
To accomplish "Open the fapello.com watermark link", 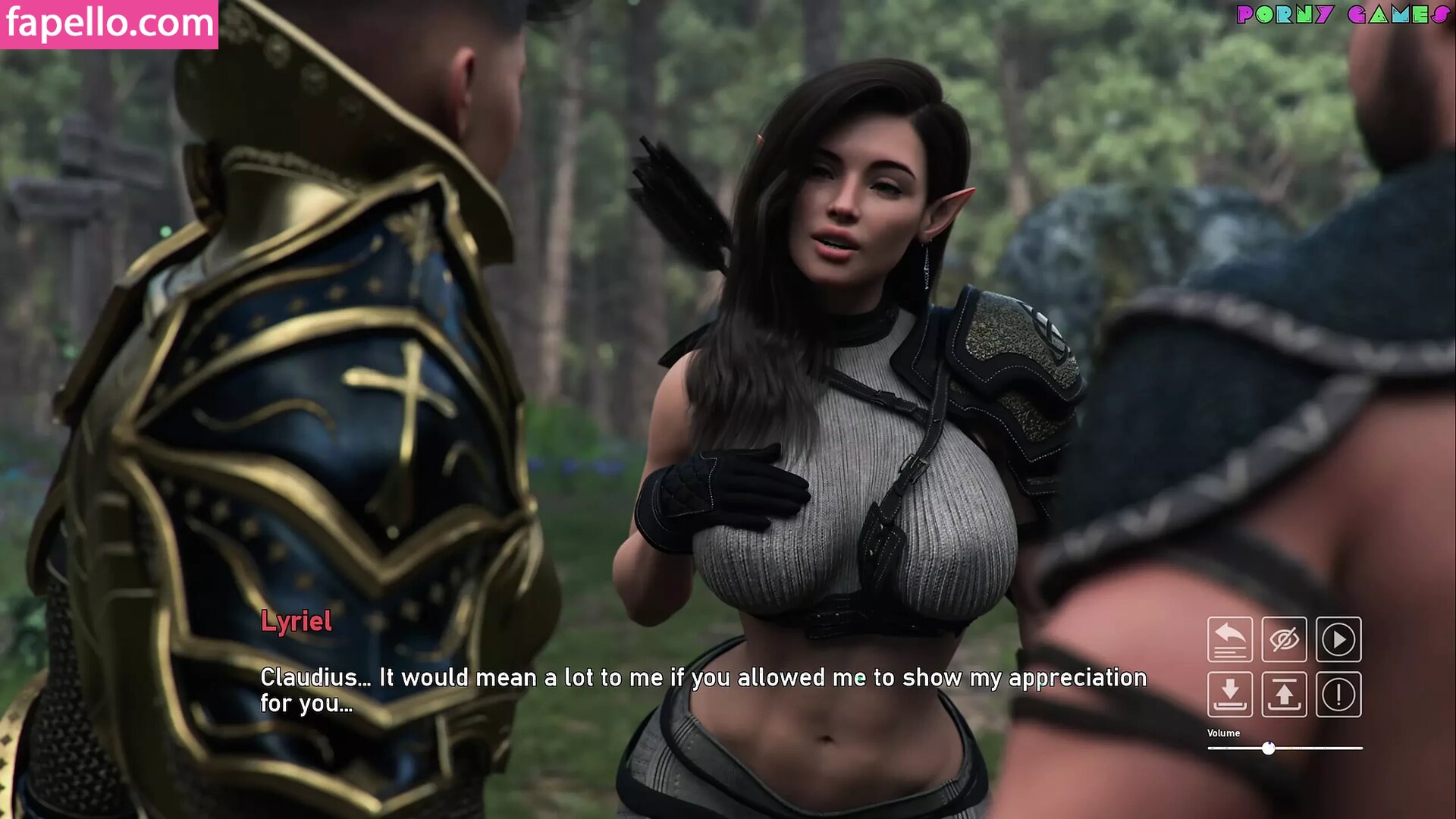I will point(109,24).
